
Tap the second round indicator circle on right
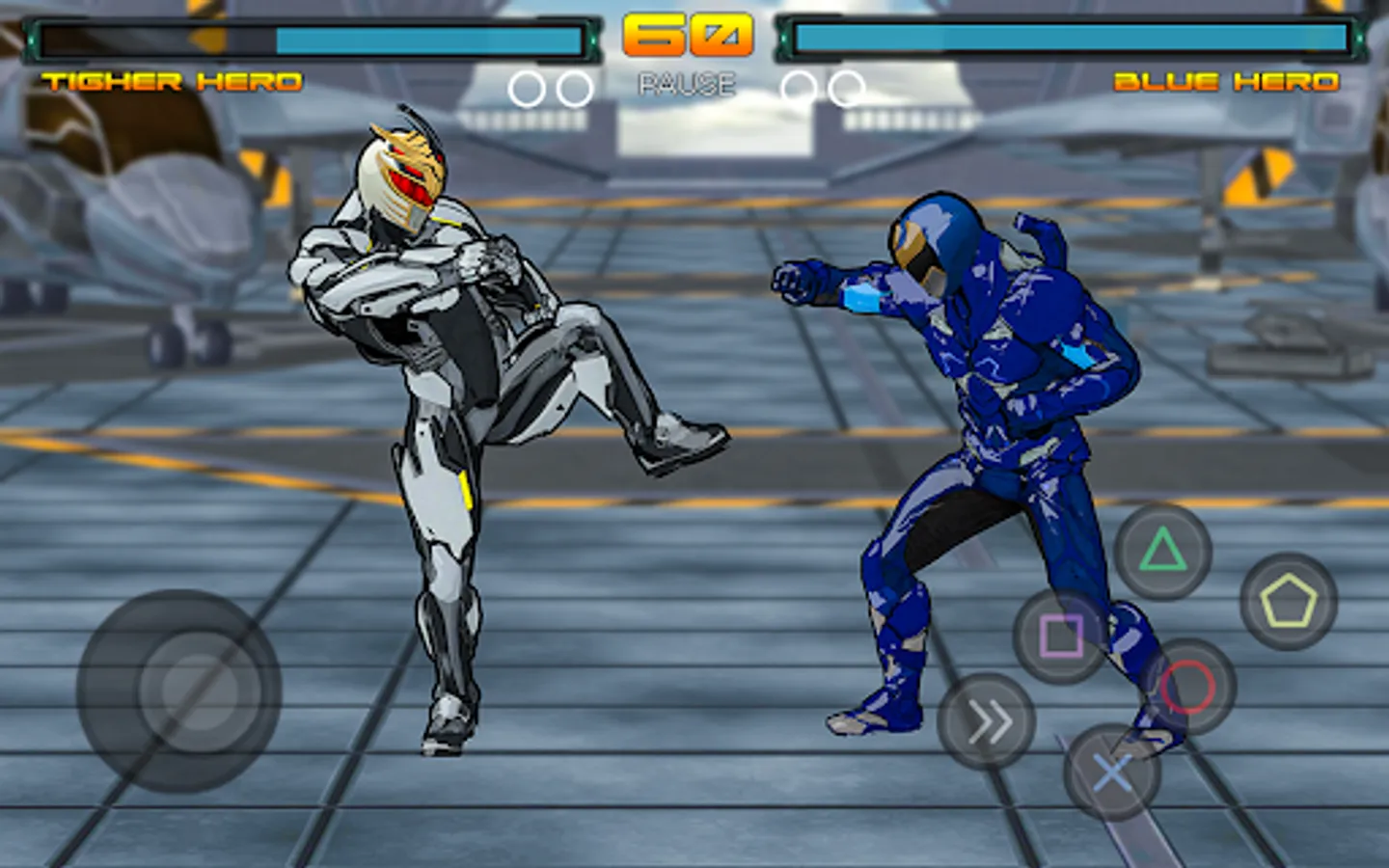point(847,88)
